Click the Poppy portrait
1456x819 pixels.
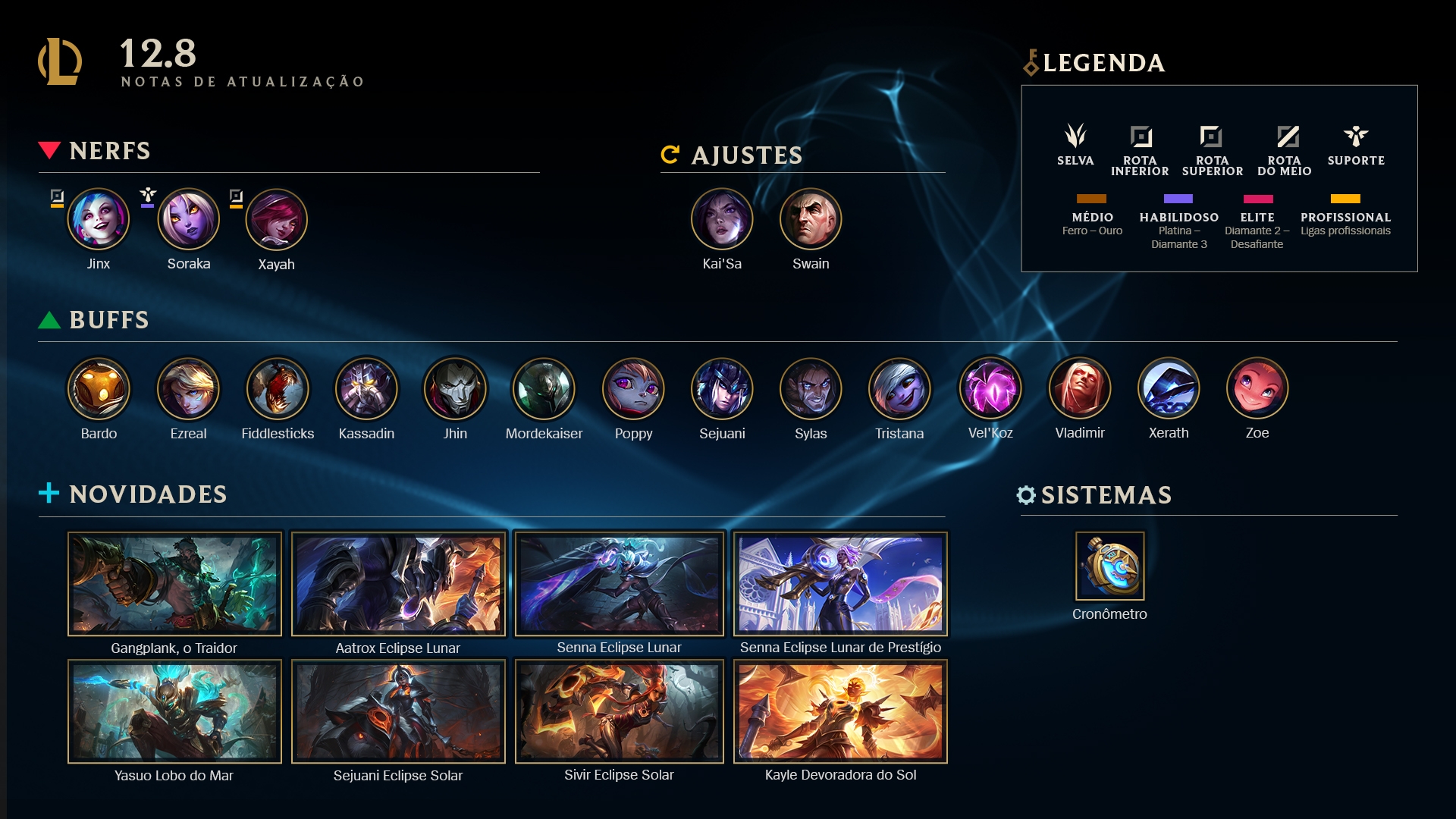coord(633,389)
